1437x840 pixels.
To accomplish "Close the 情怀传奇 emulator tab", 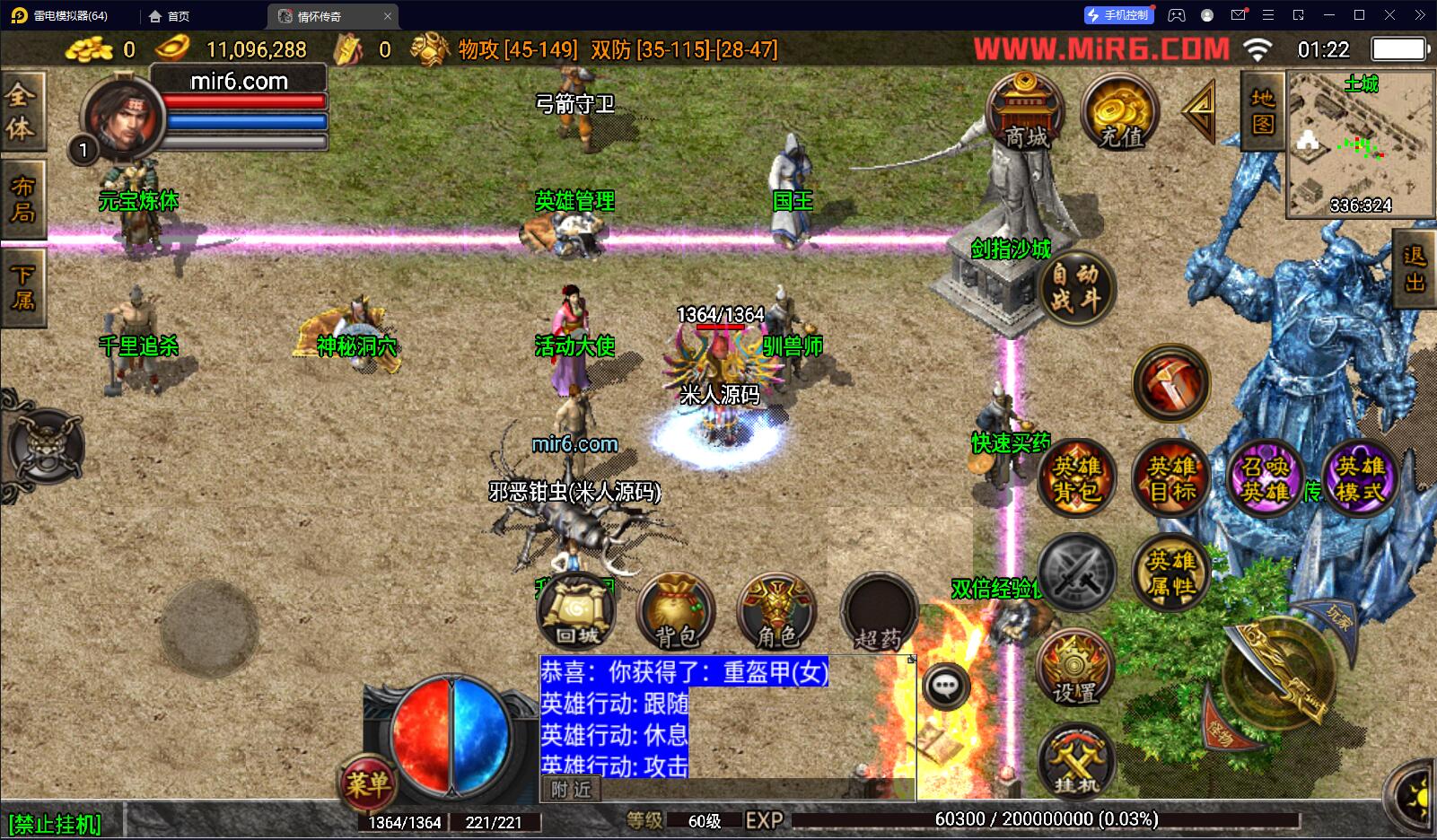I will [x=388, y=16].
